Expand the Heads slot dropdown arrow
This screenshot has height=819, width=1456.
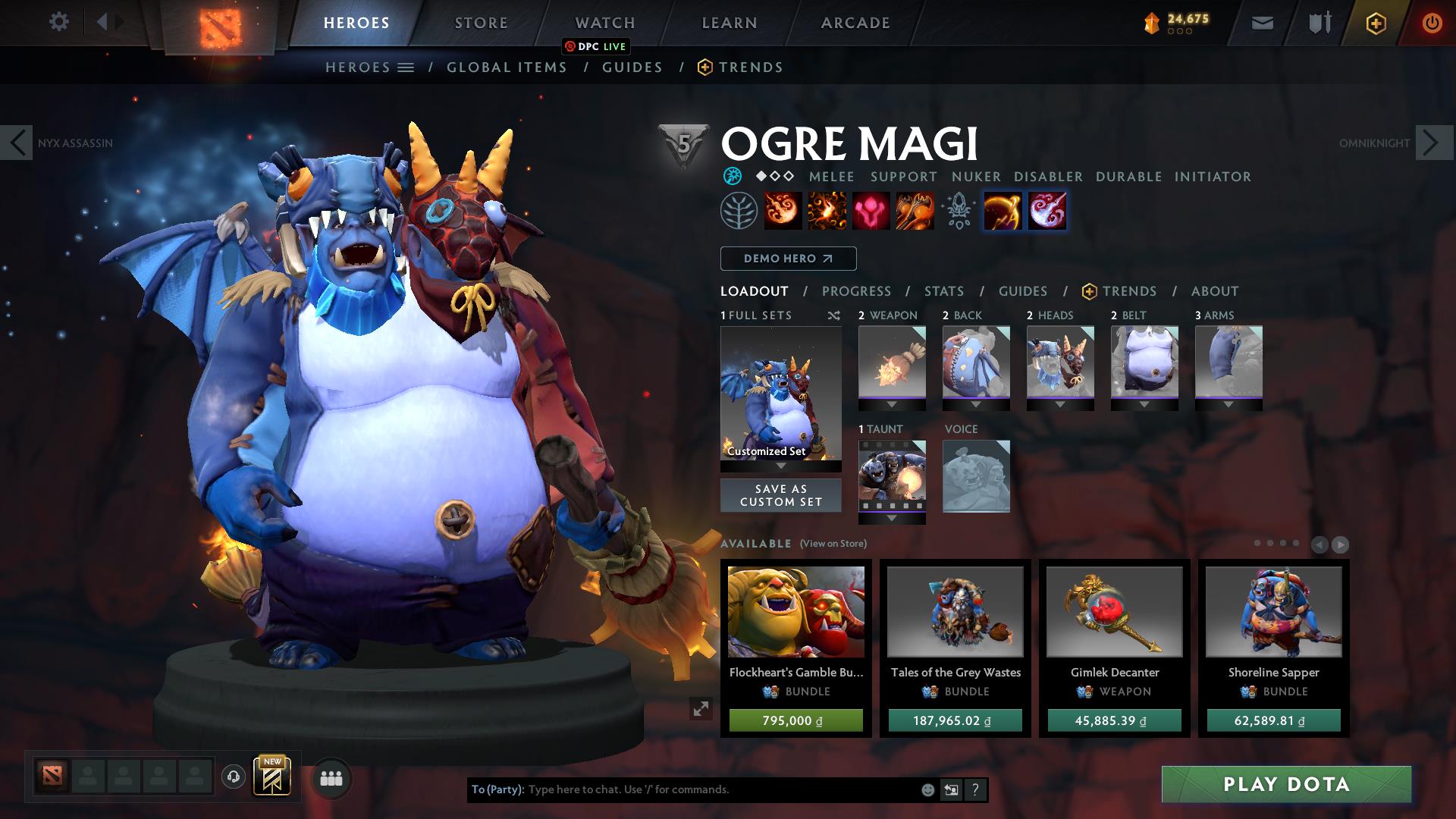tap(1059, 404)
